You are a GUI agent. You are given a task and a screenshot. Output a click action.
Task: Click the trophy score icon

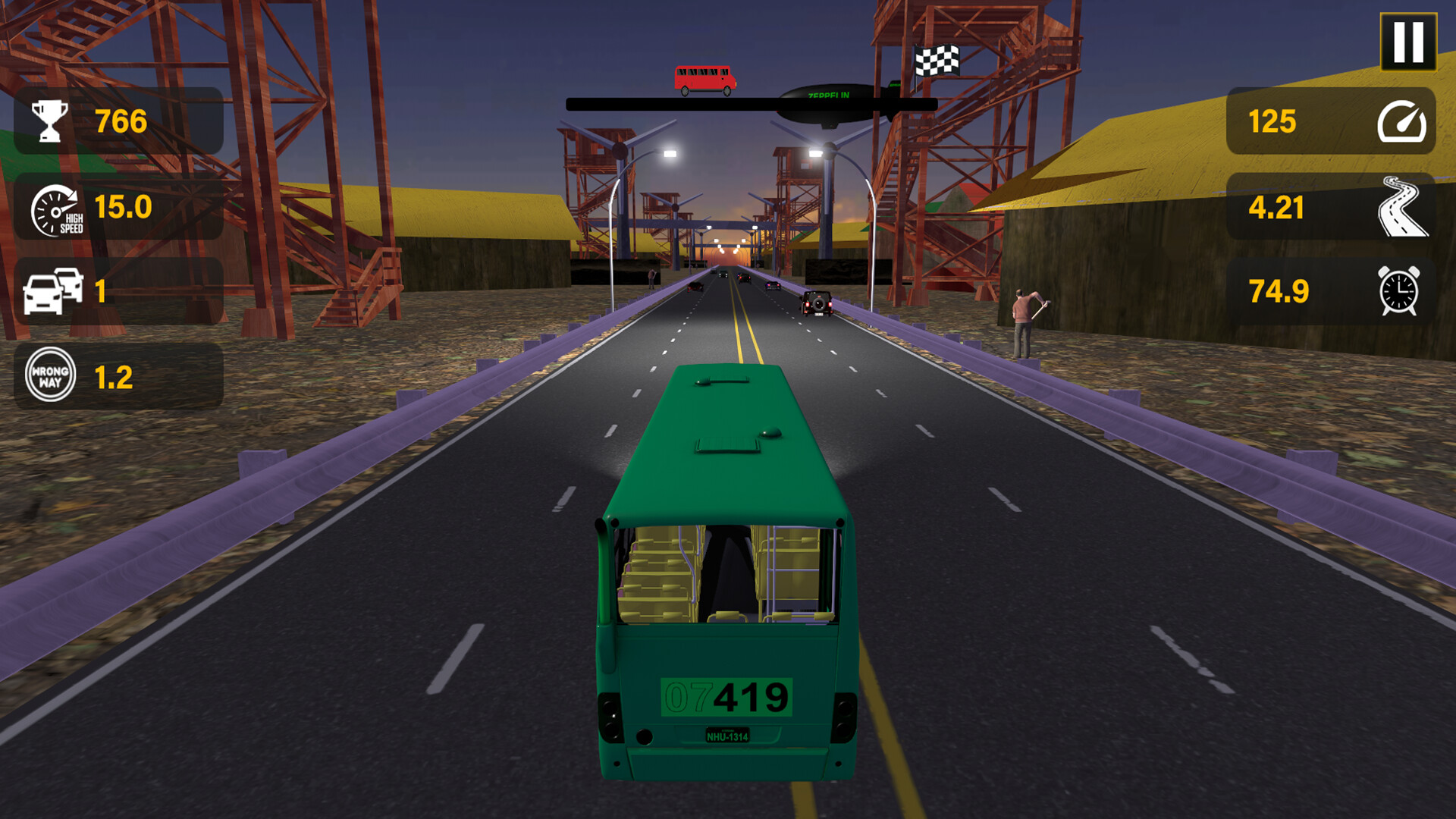(x=49, y=118)
